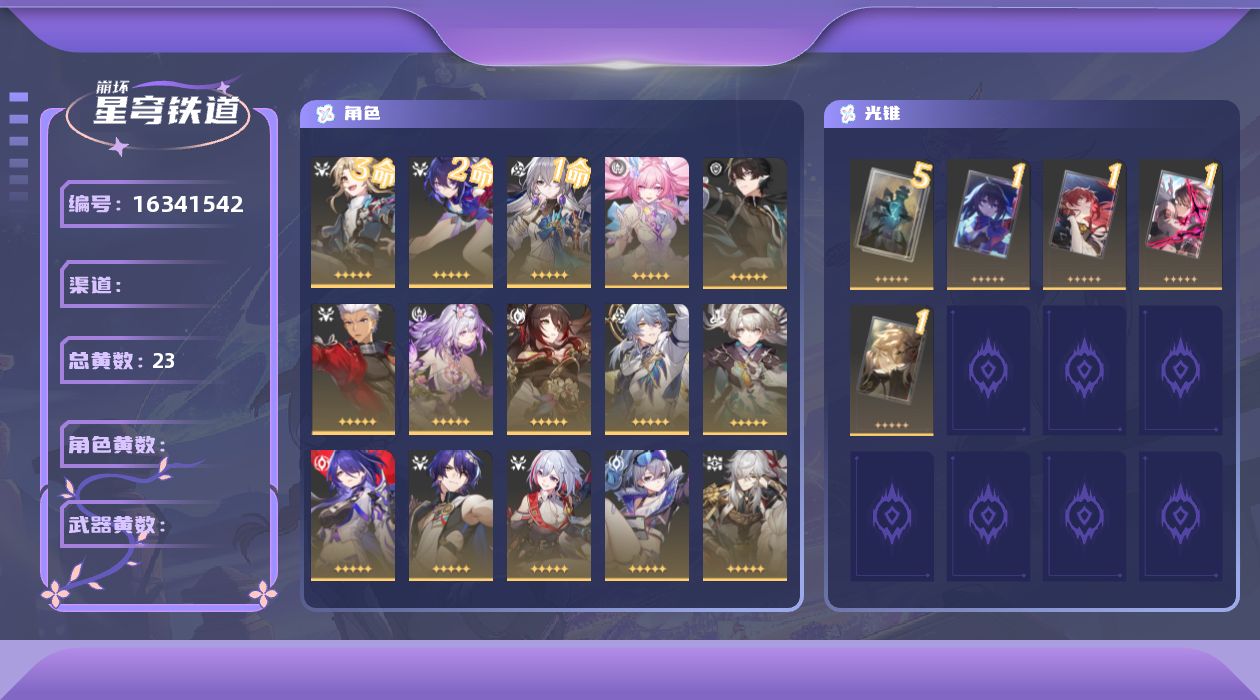Open the dark-haired girl light cone card

pyautogui.click(x=988, y=223)
